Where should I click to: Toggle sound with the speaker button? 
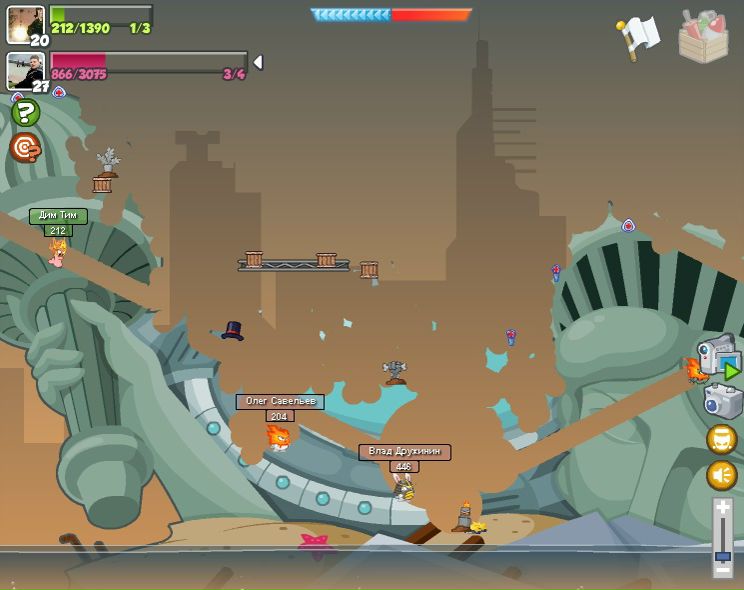721,474
